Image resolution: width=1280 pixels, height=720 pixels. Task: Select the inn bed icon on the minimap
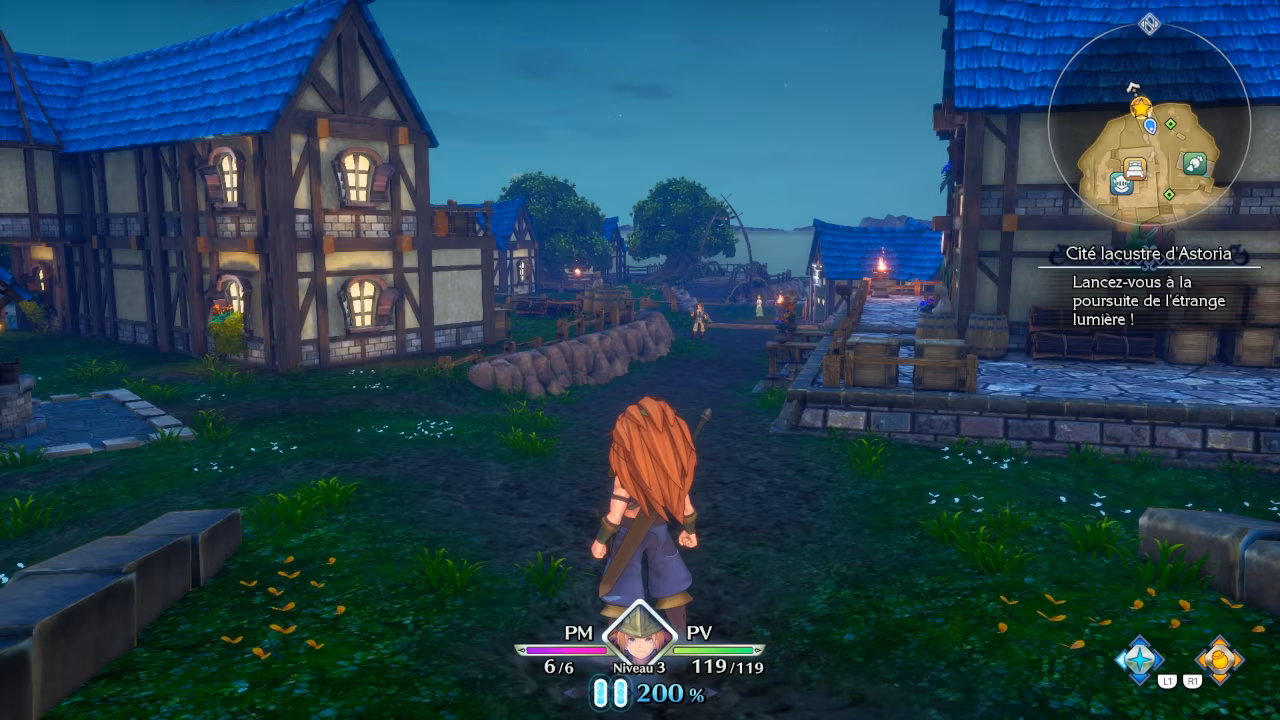tap(1134, 167)
